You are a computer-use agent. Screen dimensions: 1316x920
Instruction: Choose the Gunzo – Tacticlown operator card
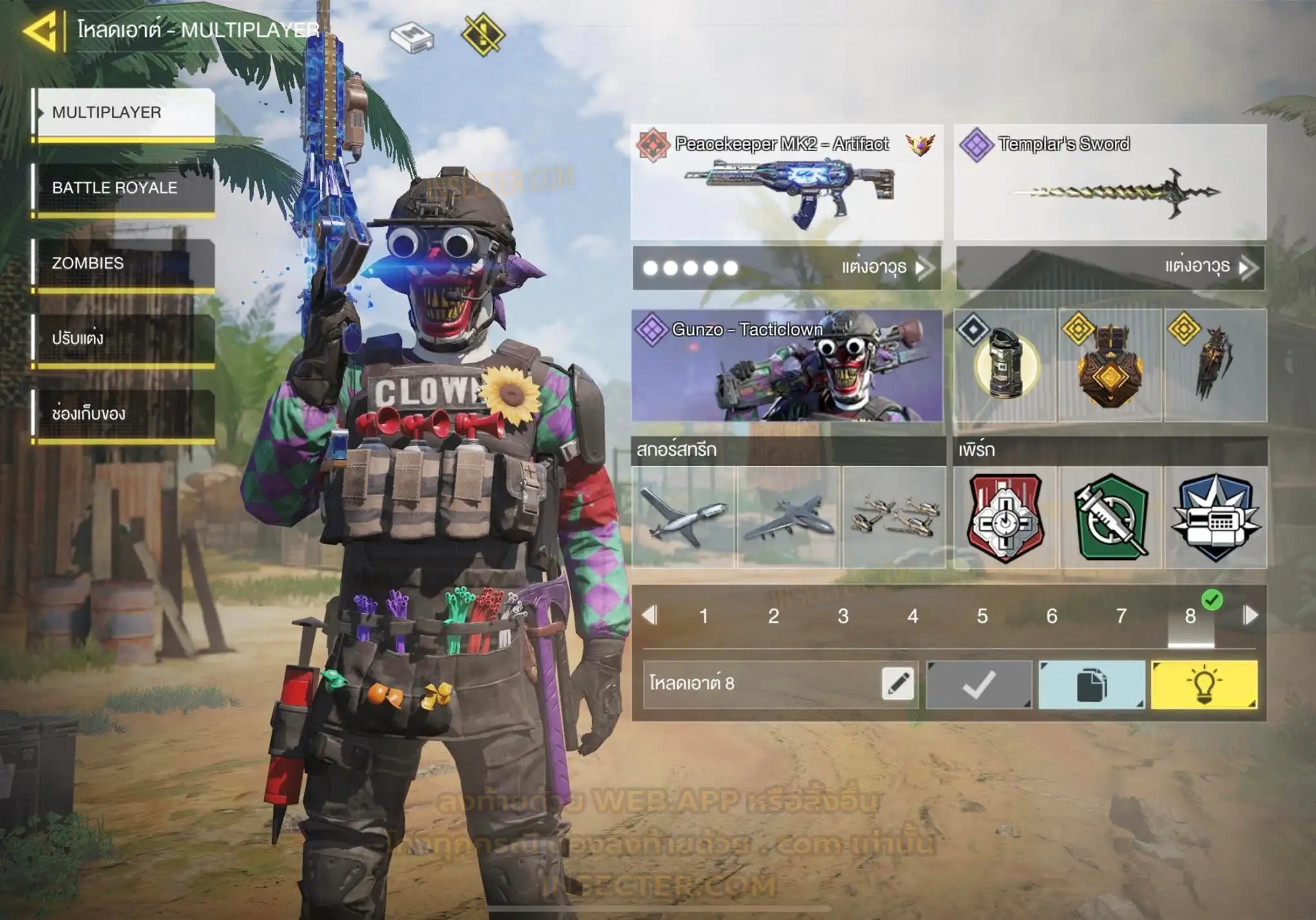point(787,365)
